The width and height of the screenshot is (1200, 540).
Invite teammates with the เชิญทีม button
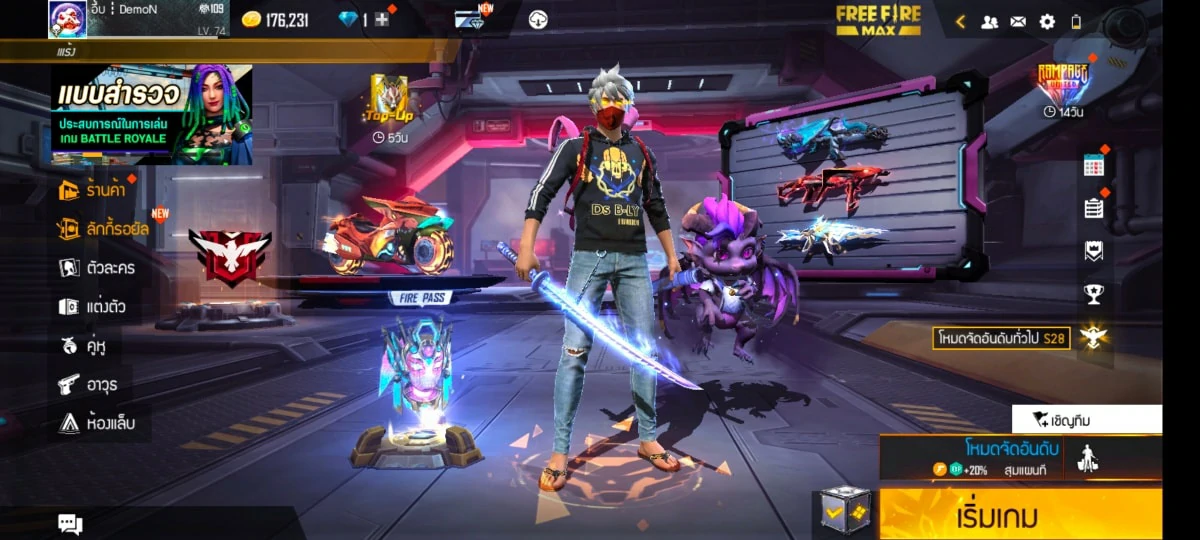coord(1087,419)
